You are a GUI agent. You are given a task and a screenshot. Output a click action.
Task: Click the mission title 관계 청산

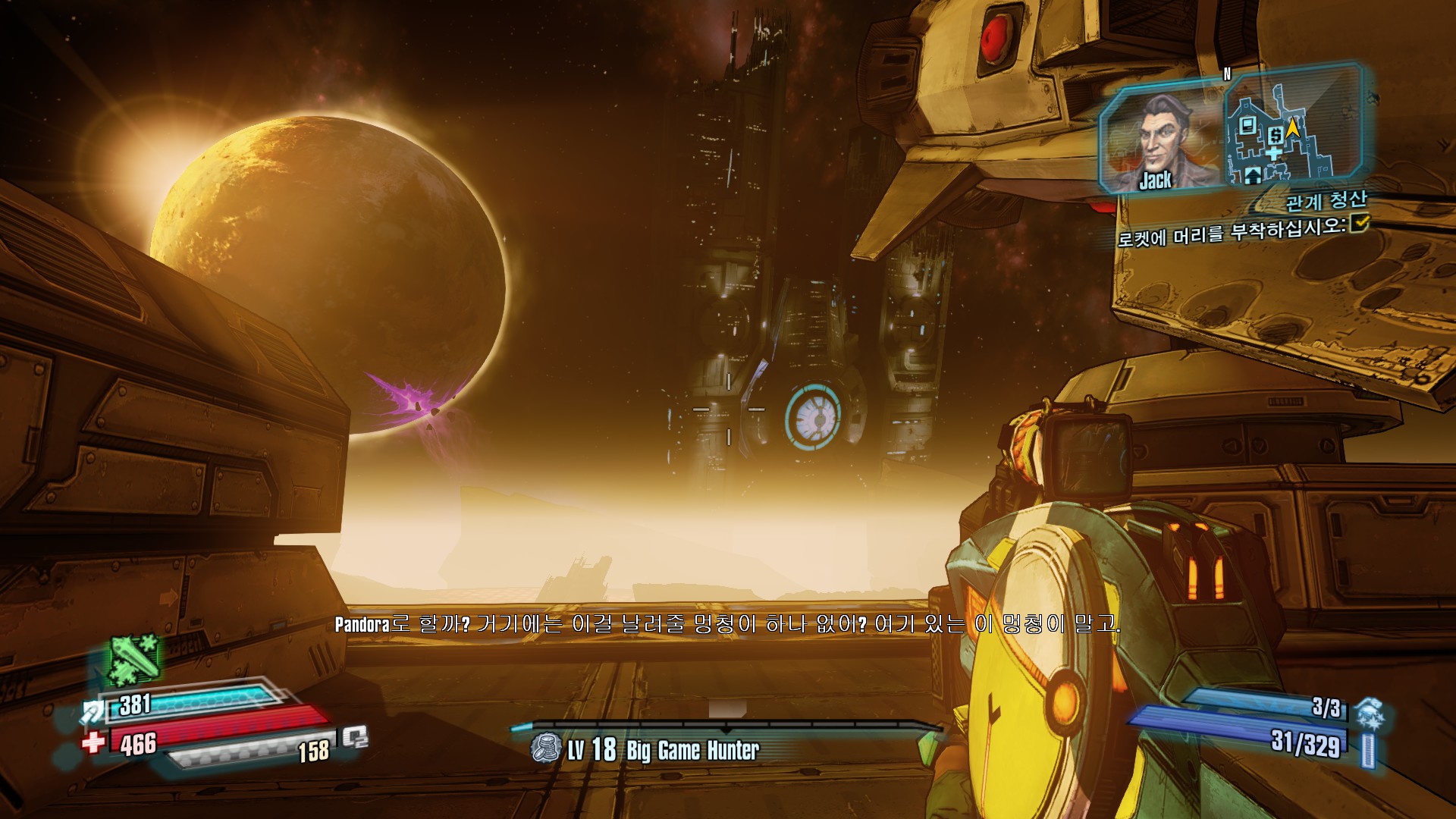(1326, 201)
